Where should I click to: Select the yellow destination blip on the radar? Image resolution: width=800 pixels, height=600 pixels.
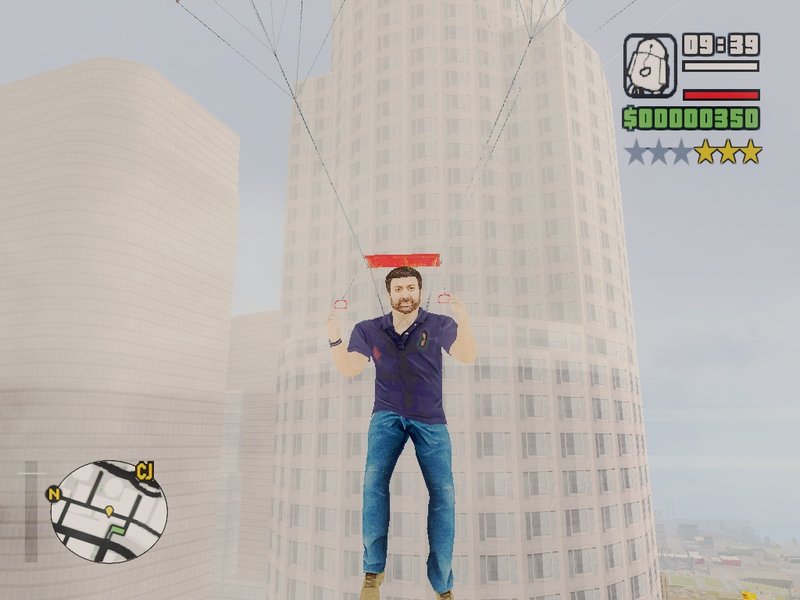click(x=109, y=510)
